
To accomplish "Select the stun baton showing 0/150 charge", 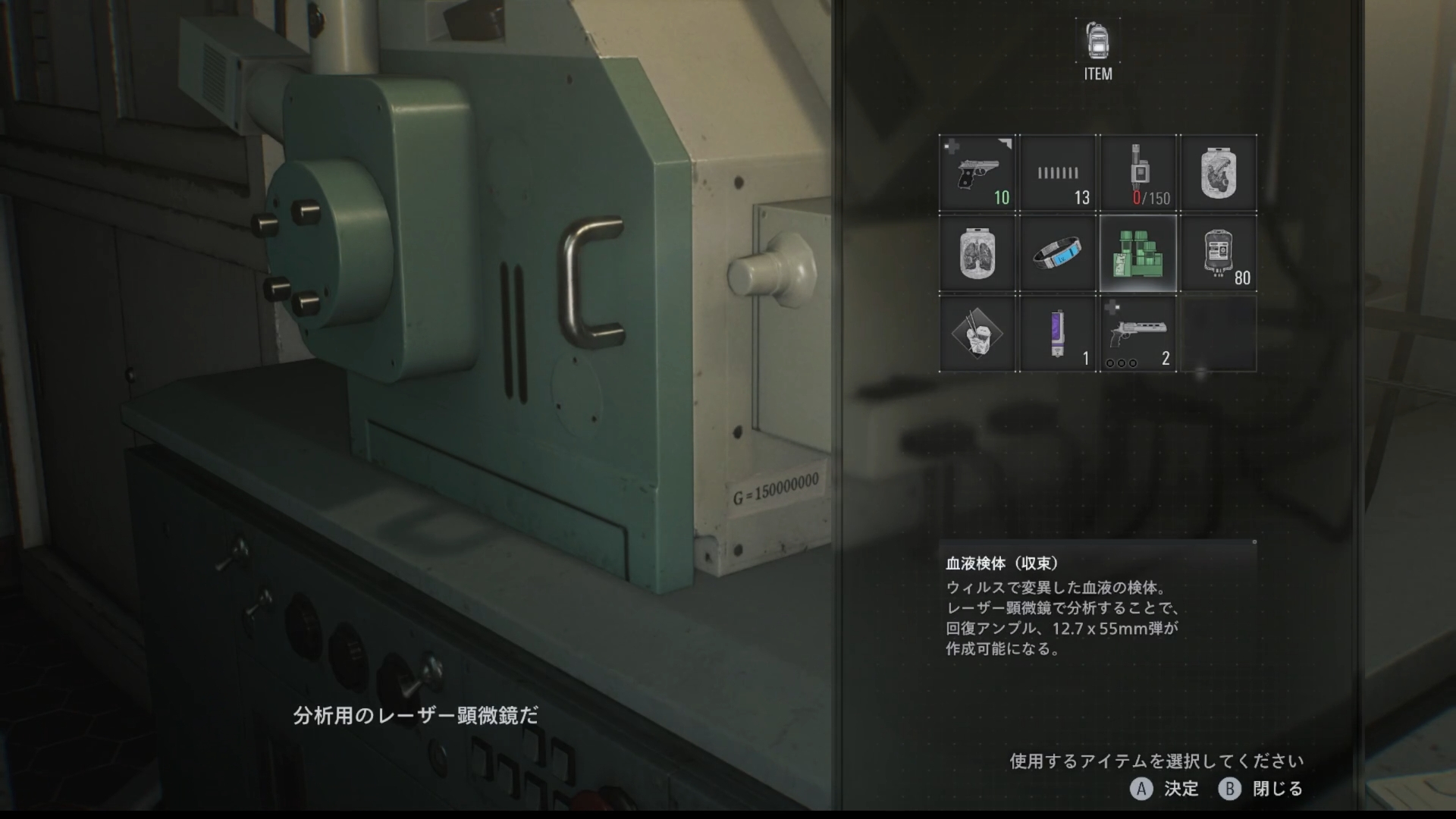I will (x=1138, y=173).
